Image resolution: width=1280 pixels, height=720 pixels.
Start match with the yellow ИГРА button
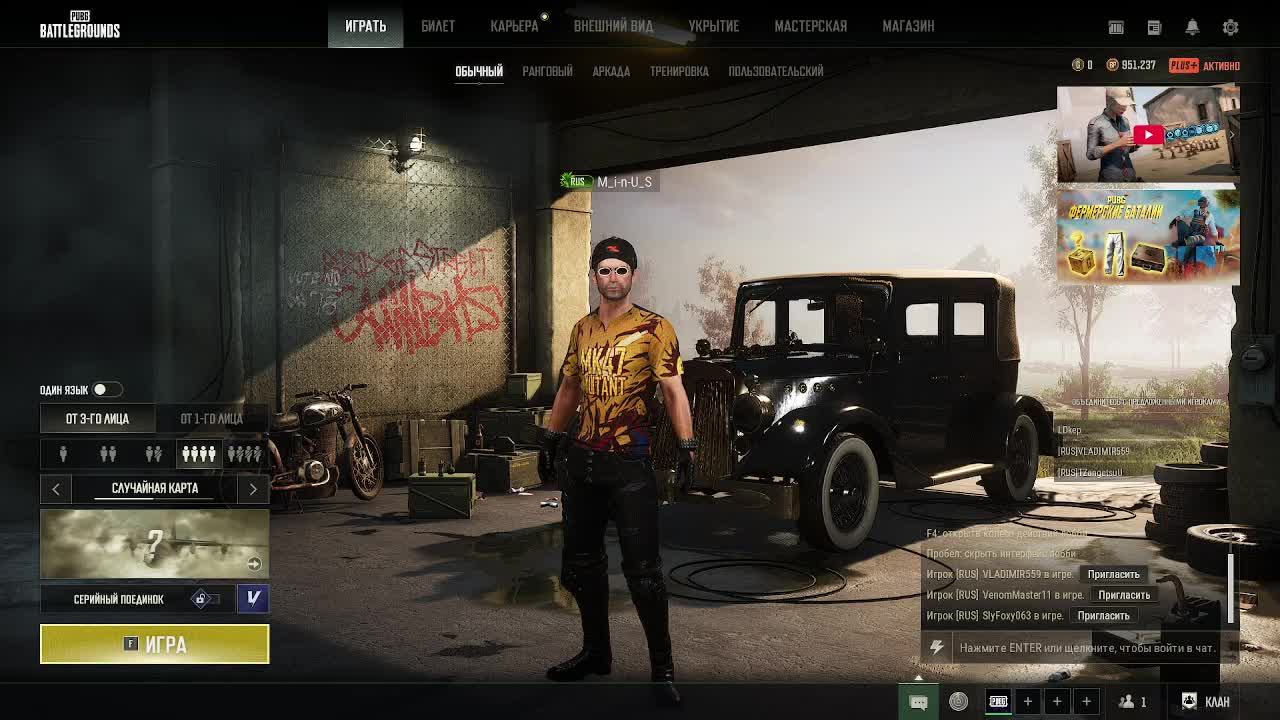[x=155, y=644]
